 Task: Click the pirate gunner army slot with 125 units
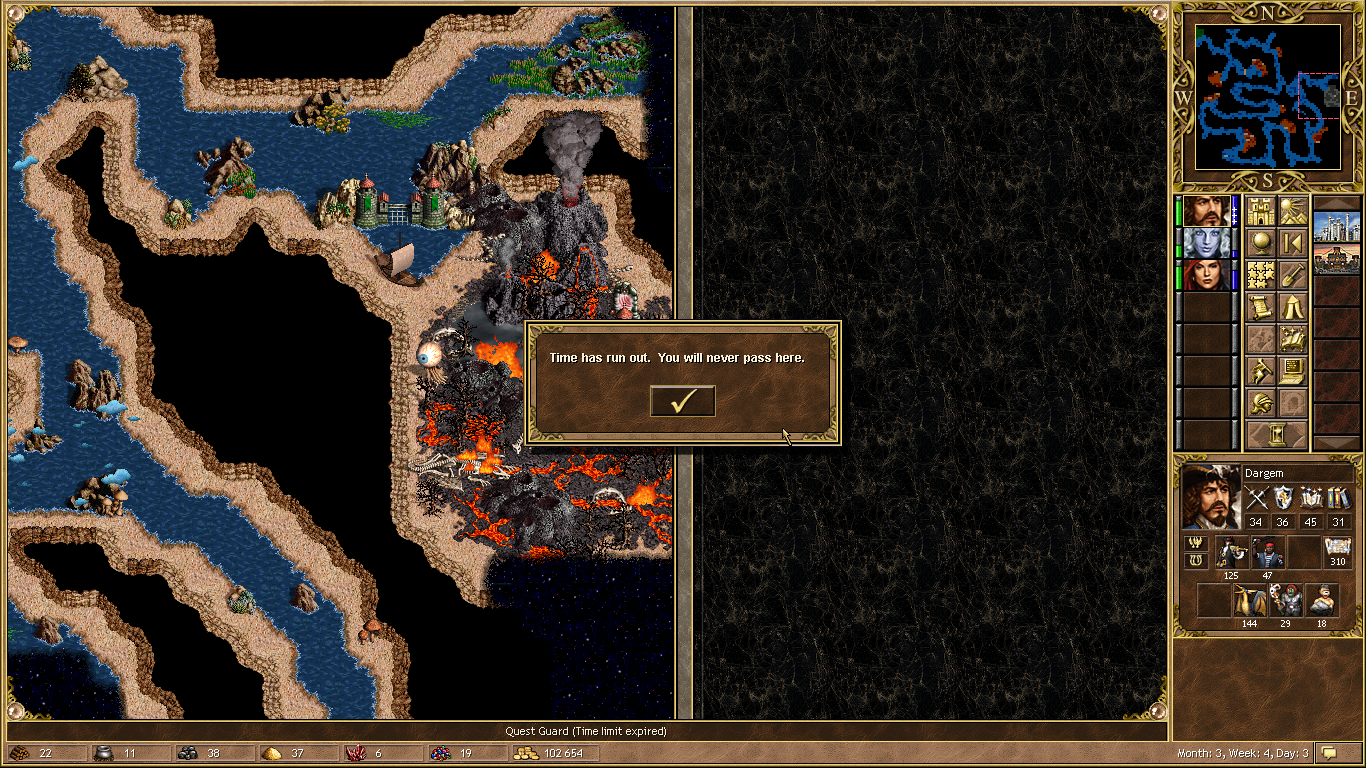pyautogui.click(x=1231, y=553)
